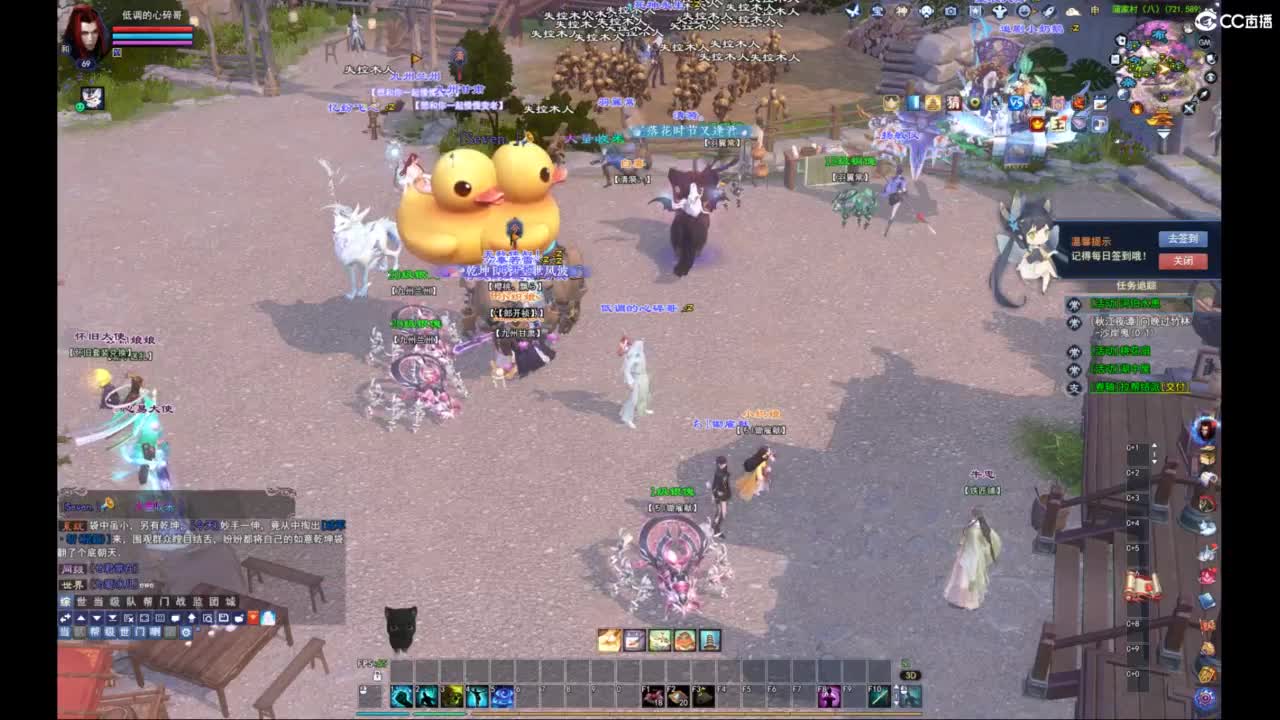Click the 拉帮结派 quest 交付 link

1175,387
